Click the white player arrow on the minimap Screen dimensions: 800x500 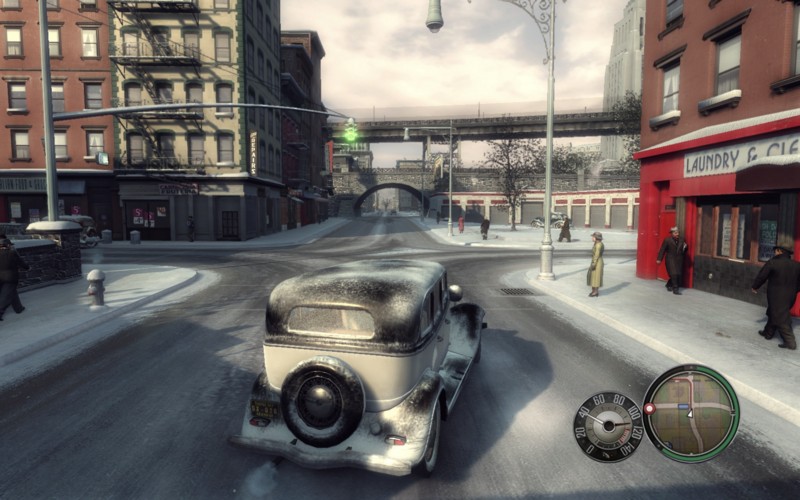(690, 414)
